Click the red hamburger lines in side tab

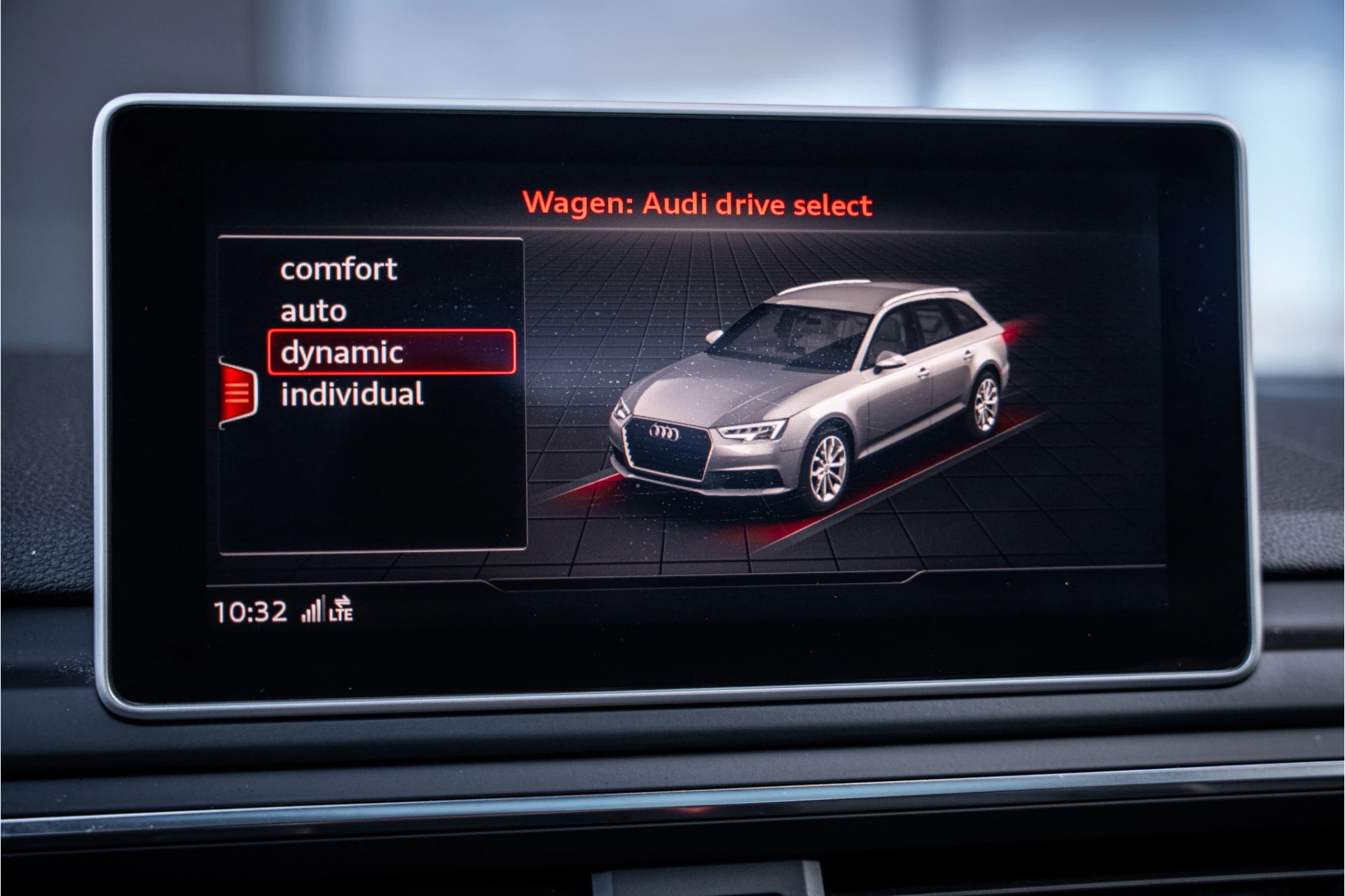pyautogui.click(x=239, y=392)
